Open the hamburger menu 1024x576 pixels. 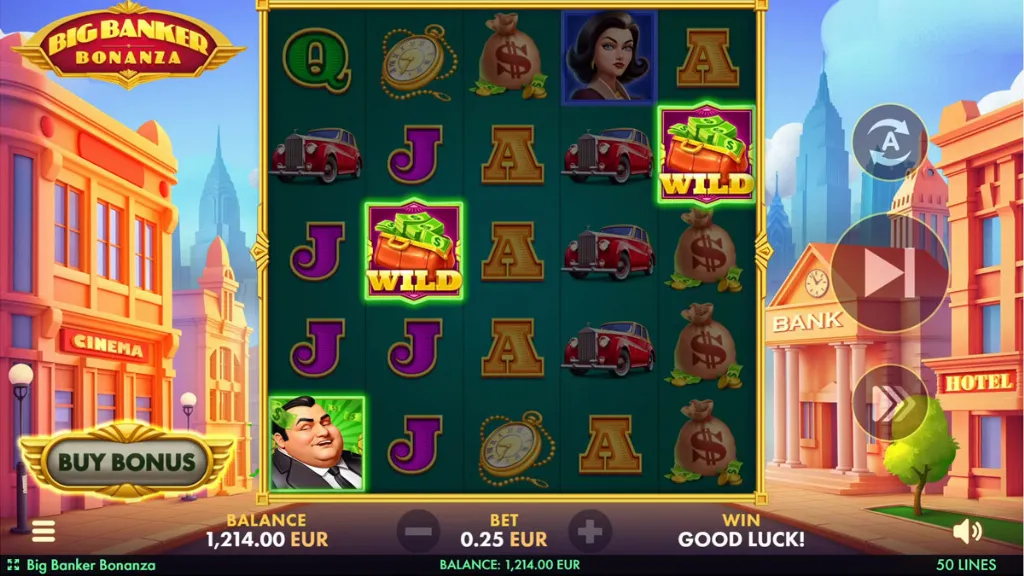(43, 531)
